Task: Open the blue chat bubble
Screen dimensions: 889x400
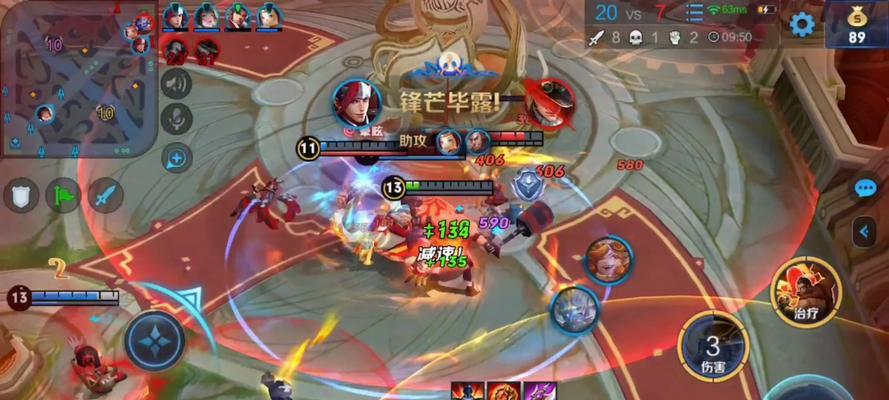Action: 865,188
